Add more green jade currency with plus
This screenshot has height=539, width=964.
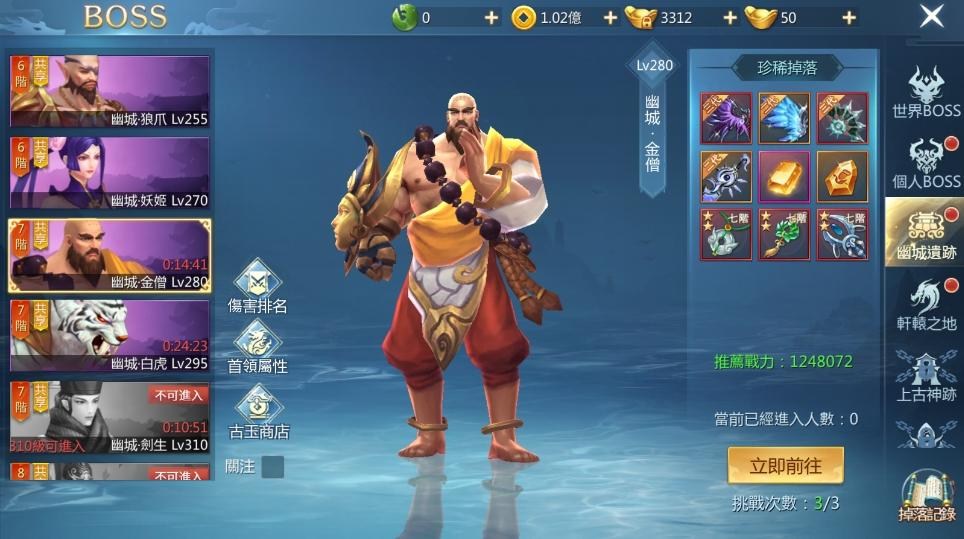490,18
